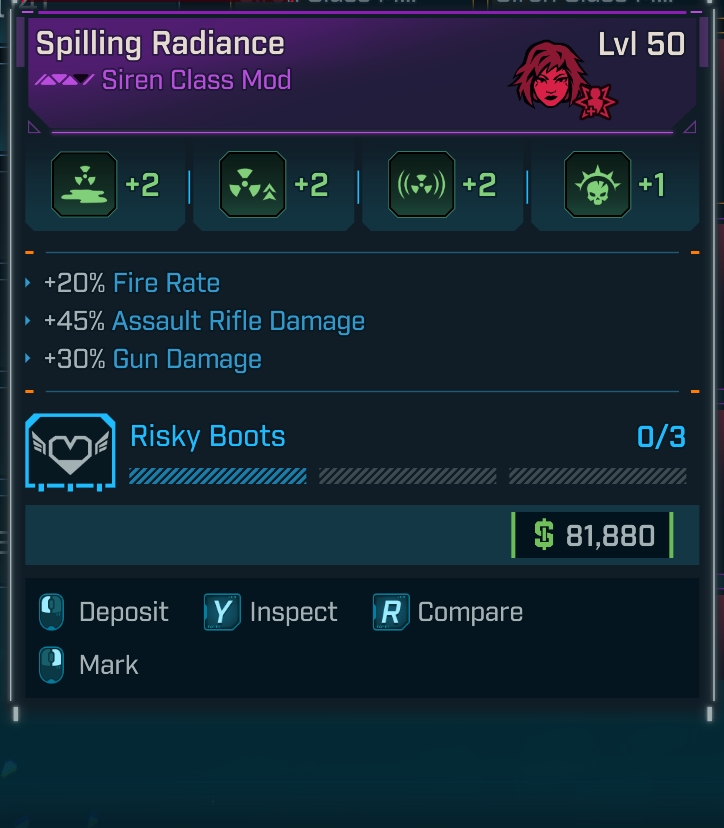Click the red-haired Siren portrait icon
This screenshot has height=828, width=724.
pyautogui.click(x=549, y=77)
